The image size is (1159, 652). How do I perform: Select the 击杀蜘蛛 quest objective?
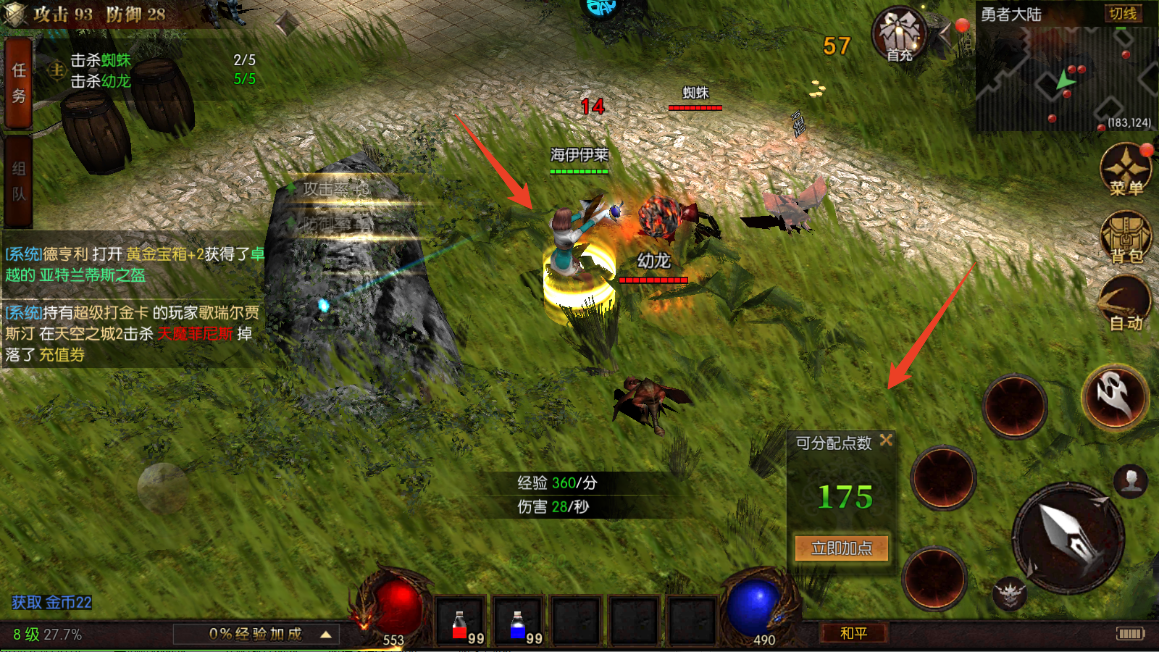pos(100,61)
